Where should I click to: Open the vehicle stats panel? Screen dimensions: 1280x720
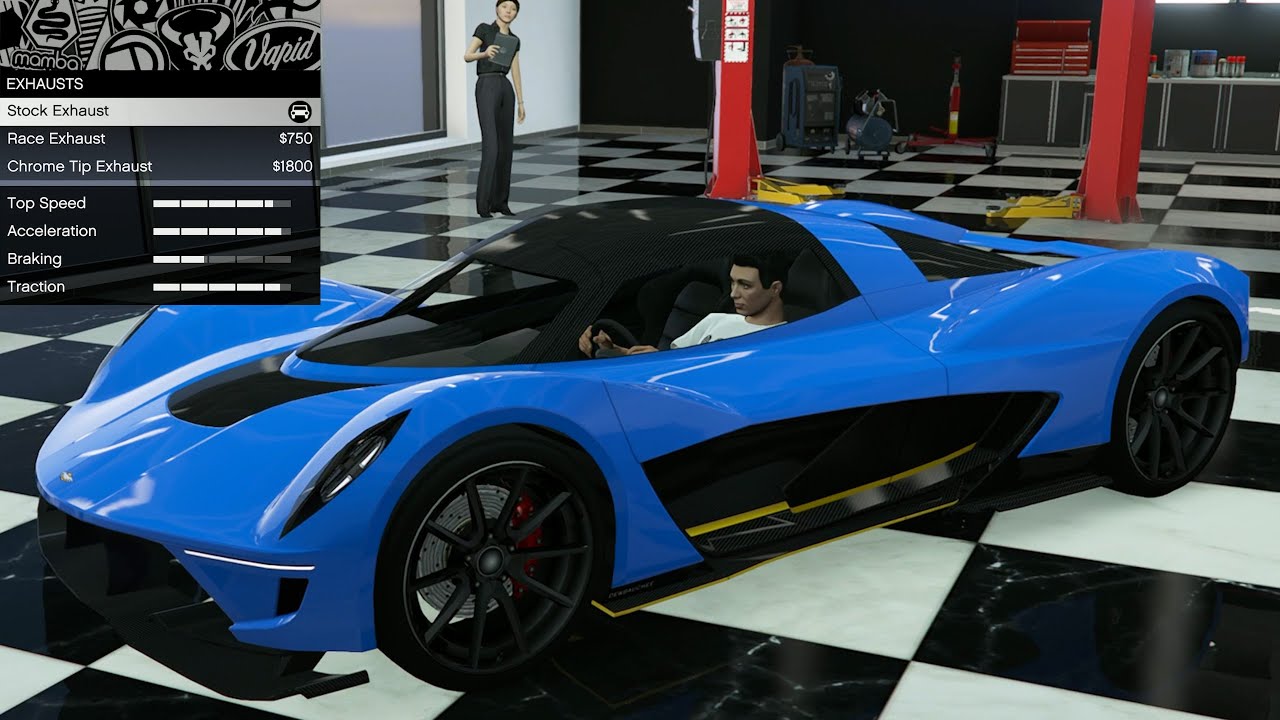[x=160, y=245]
